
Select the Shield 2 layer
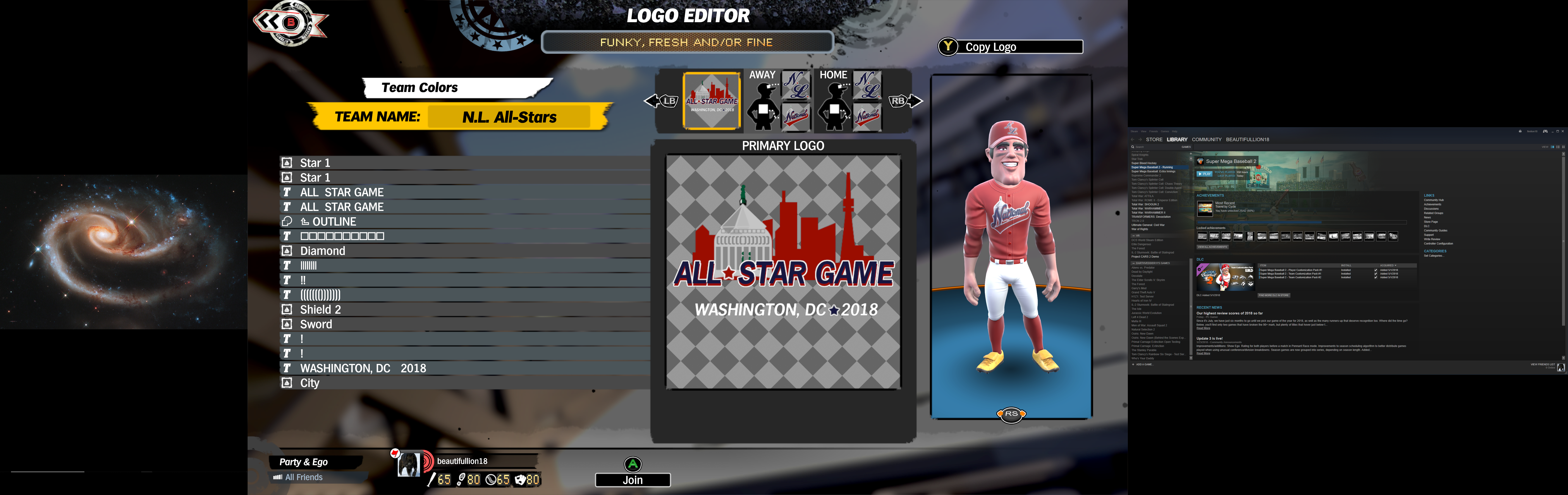tap(320, 309)
